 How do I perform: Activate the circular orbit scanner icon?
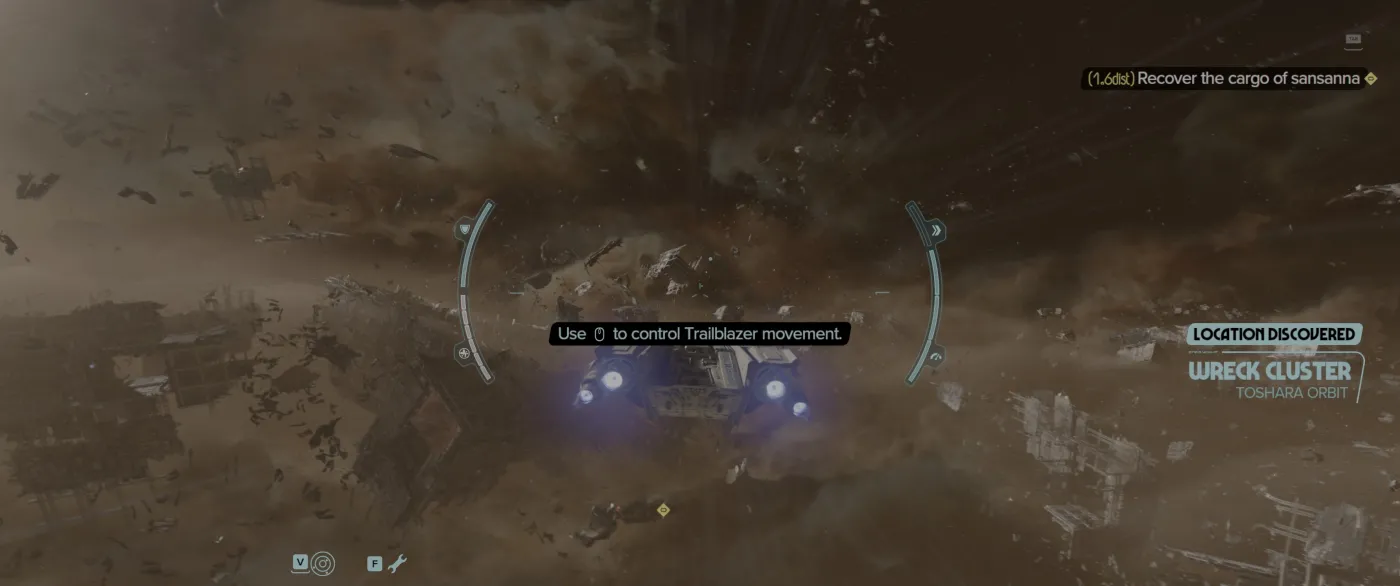click(323, 563)
